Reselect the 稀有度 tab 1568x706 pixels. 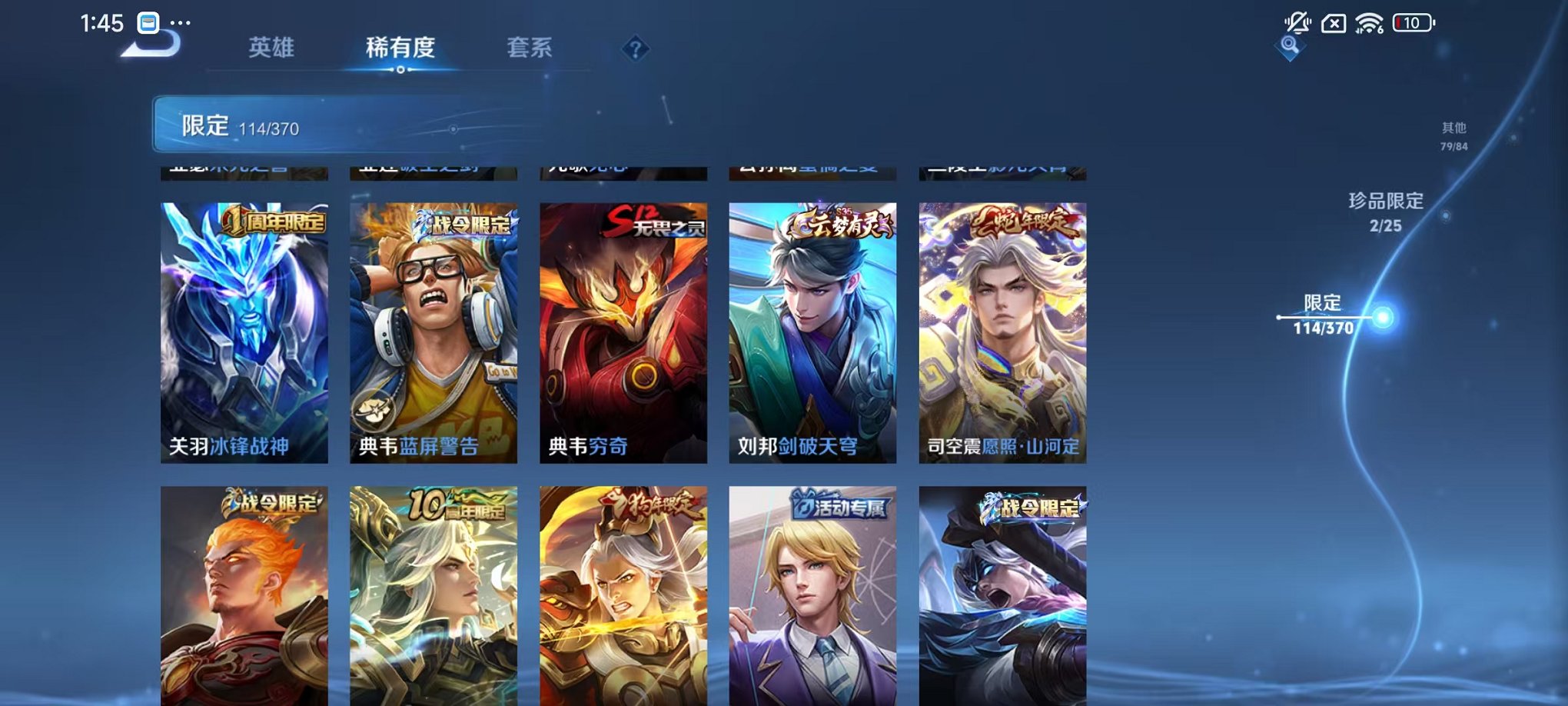[x=401, y=48]
